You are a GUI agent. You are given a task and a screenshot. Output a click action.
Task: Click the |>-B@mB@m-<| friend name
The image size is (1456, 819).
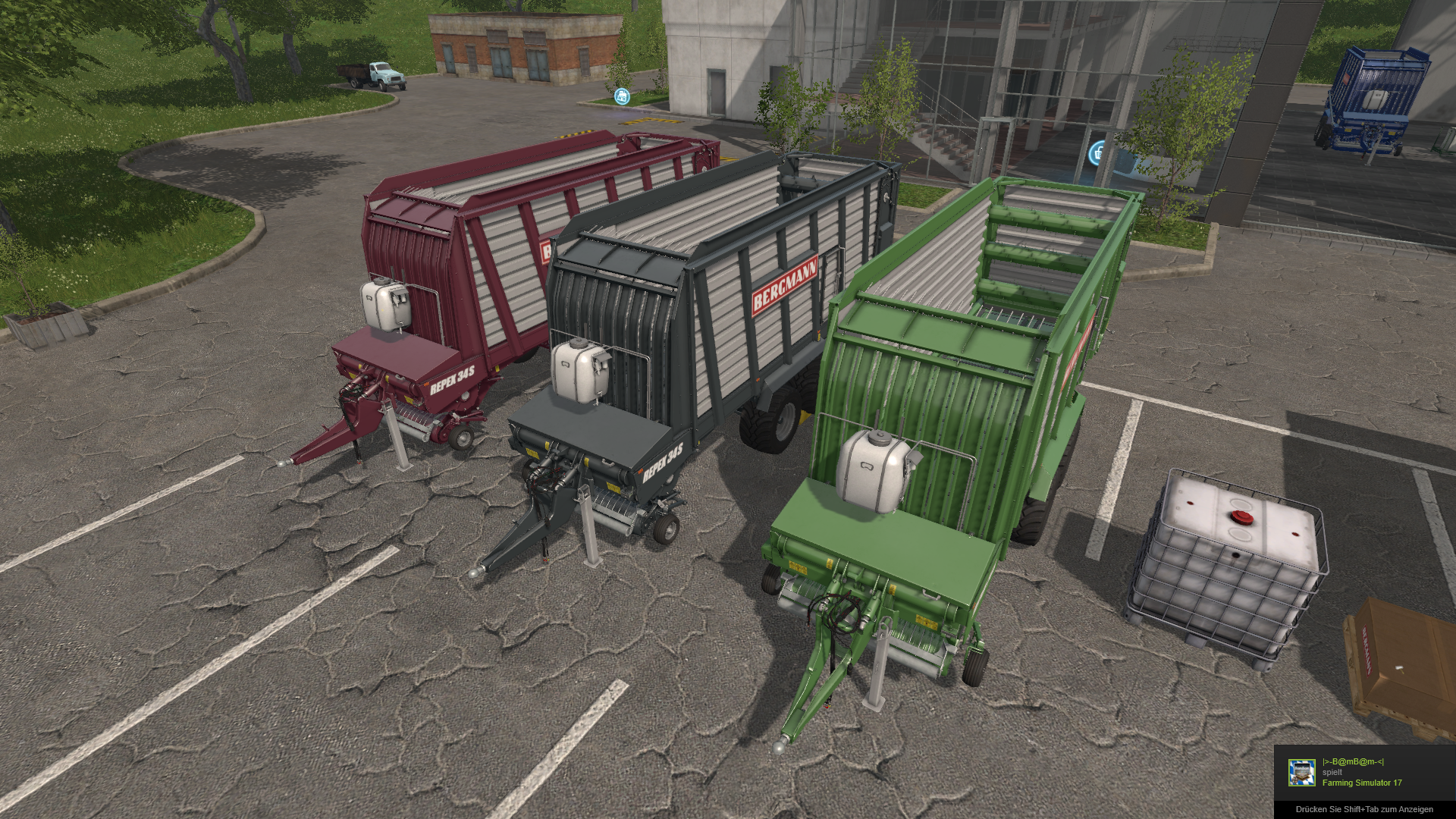[1353, 762]
